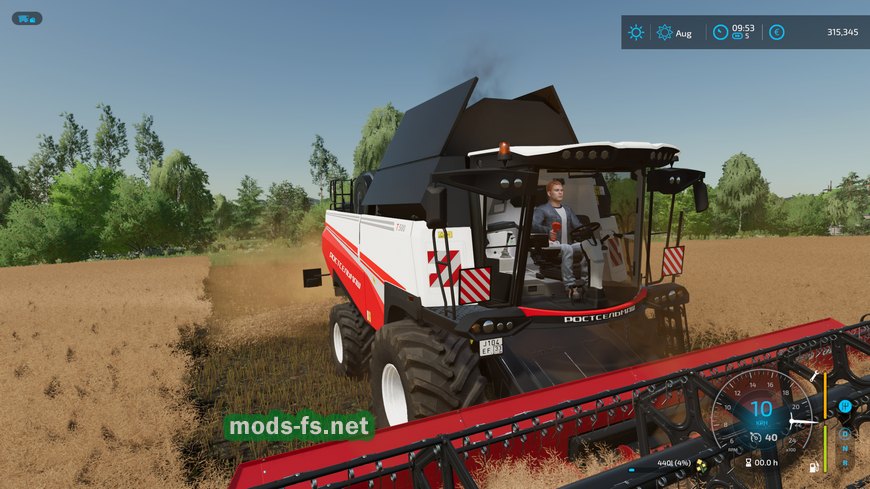This screenshot has width=870, height=489.
Task: Open the mods-fs.net watermark link
Action: coord(299,427)
